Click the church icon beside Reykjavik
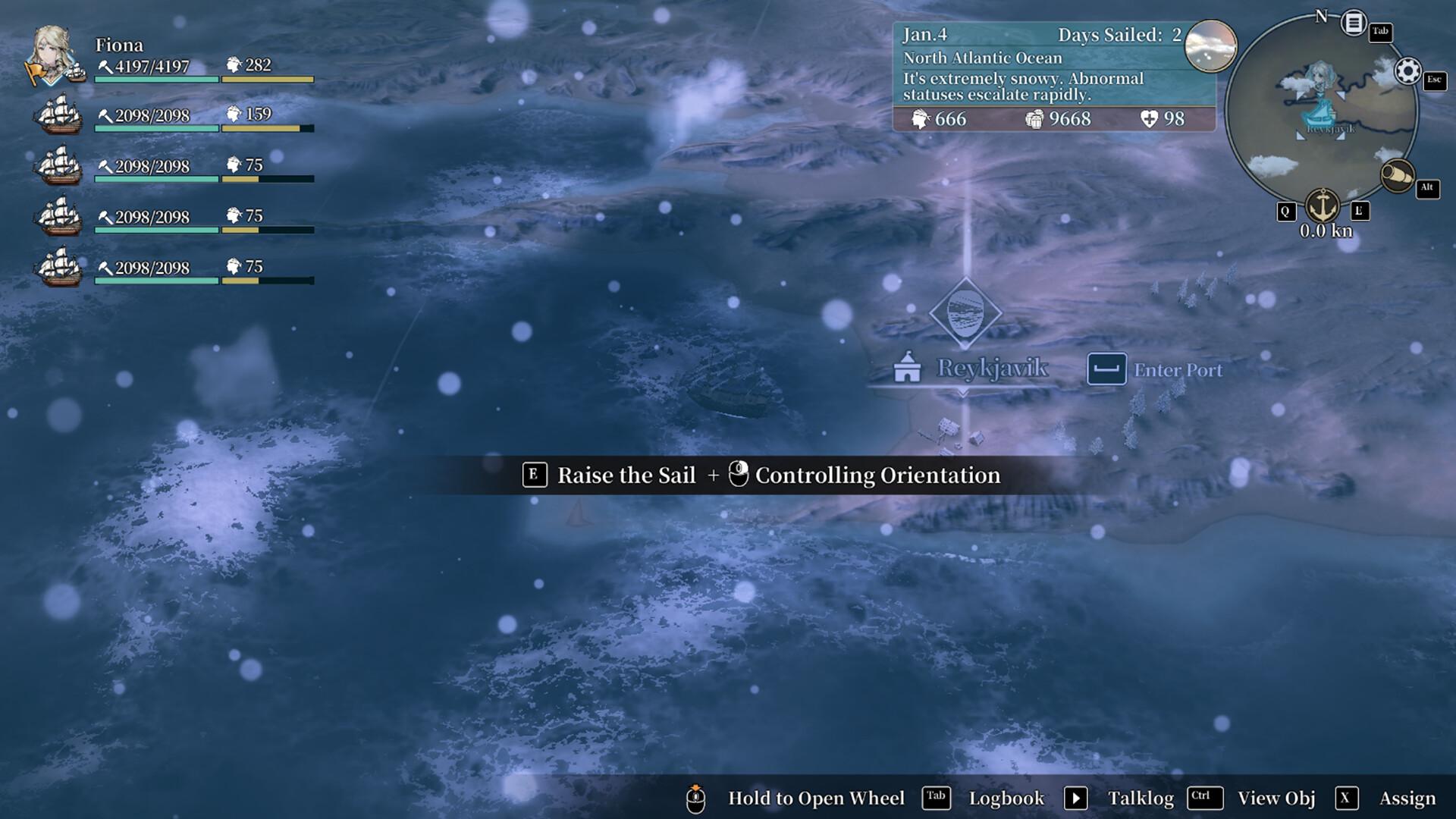 tap(907, 369)
